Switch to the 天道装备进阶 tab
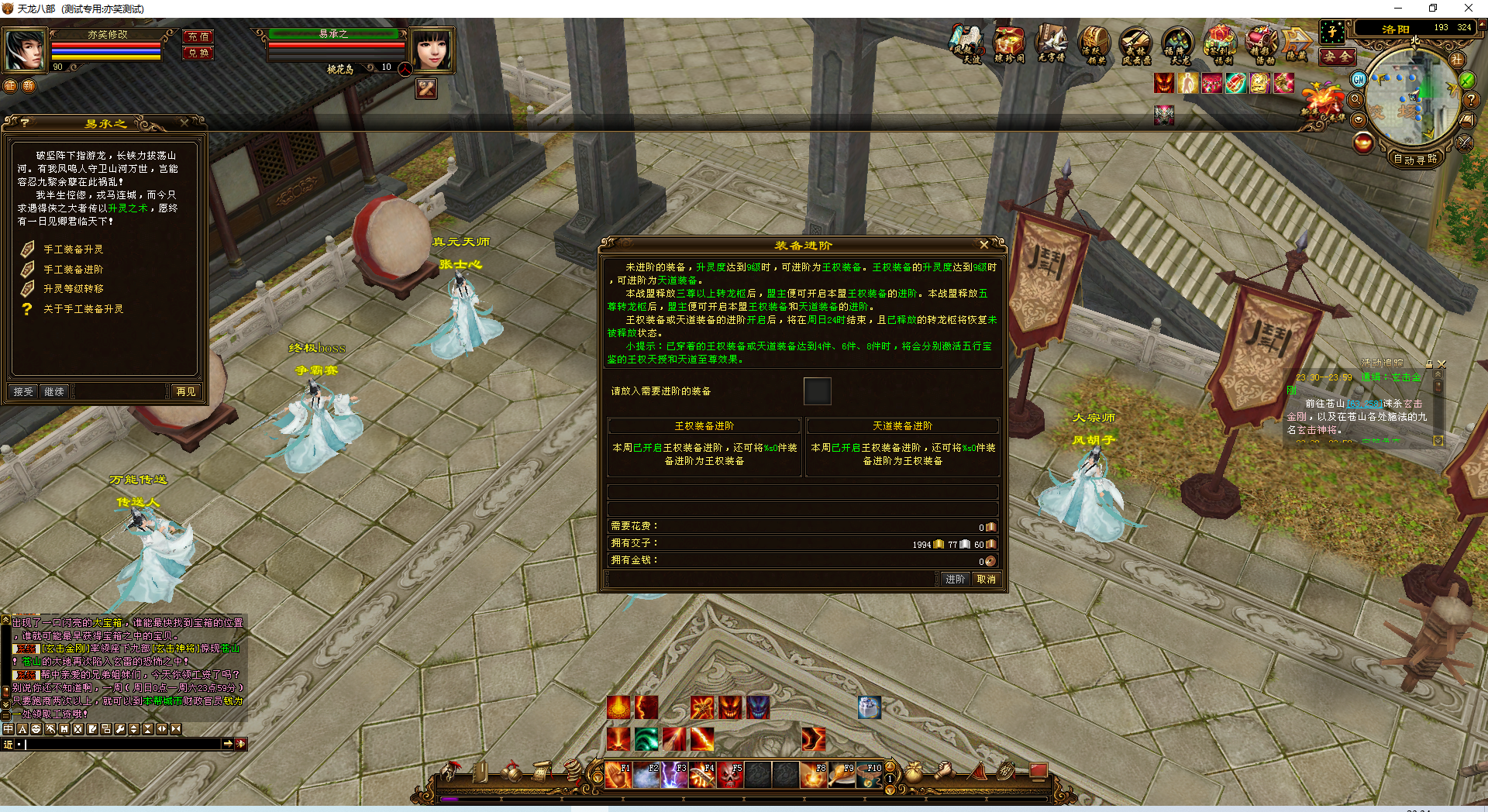Screen dimensions: 1488x812 tap(902, 426)
